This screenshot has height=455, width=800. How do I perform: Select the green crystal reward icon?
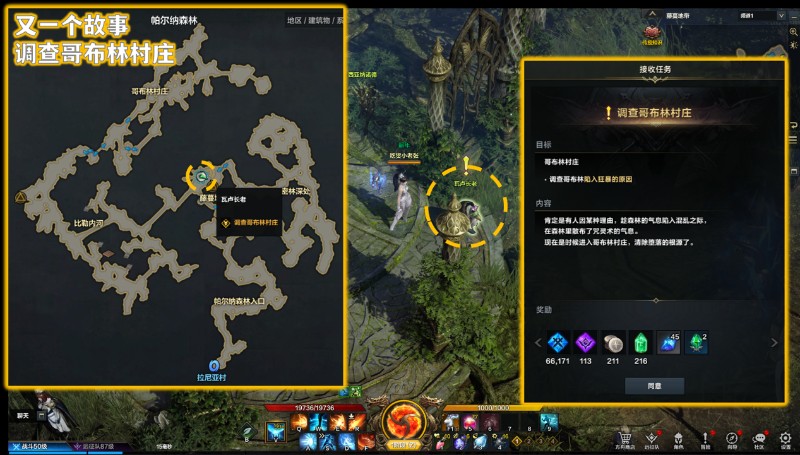click(x=640, y=342)
